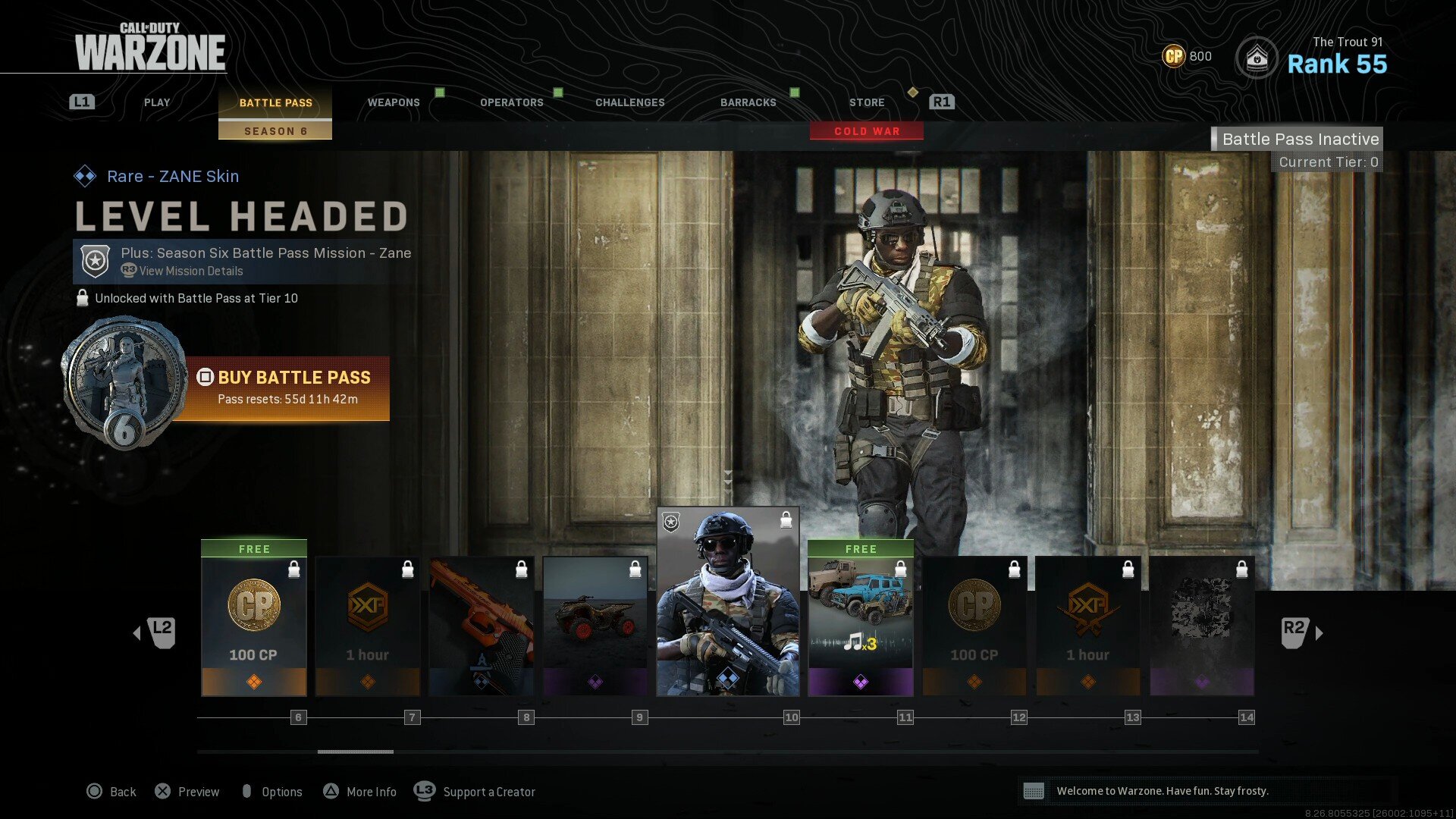This screenshot has width=1456, height=819.
Task: Pick the ATV vehicle skin reward
Action: [595, 626]
